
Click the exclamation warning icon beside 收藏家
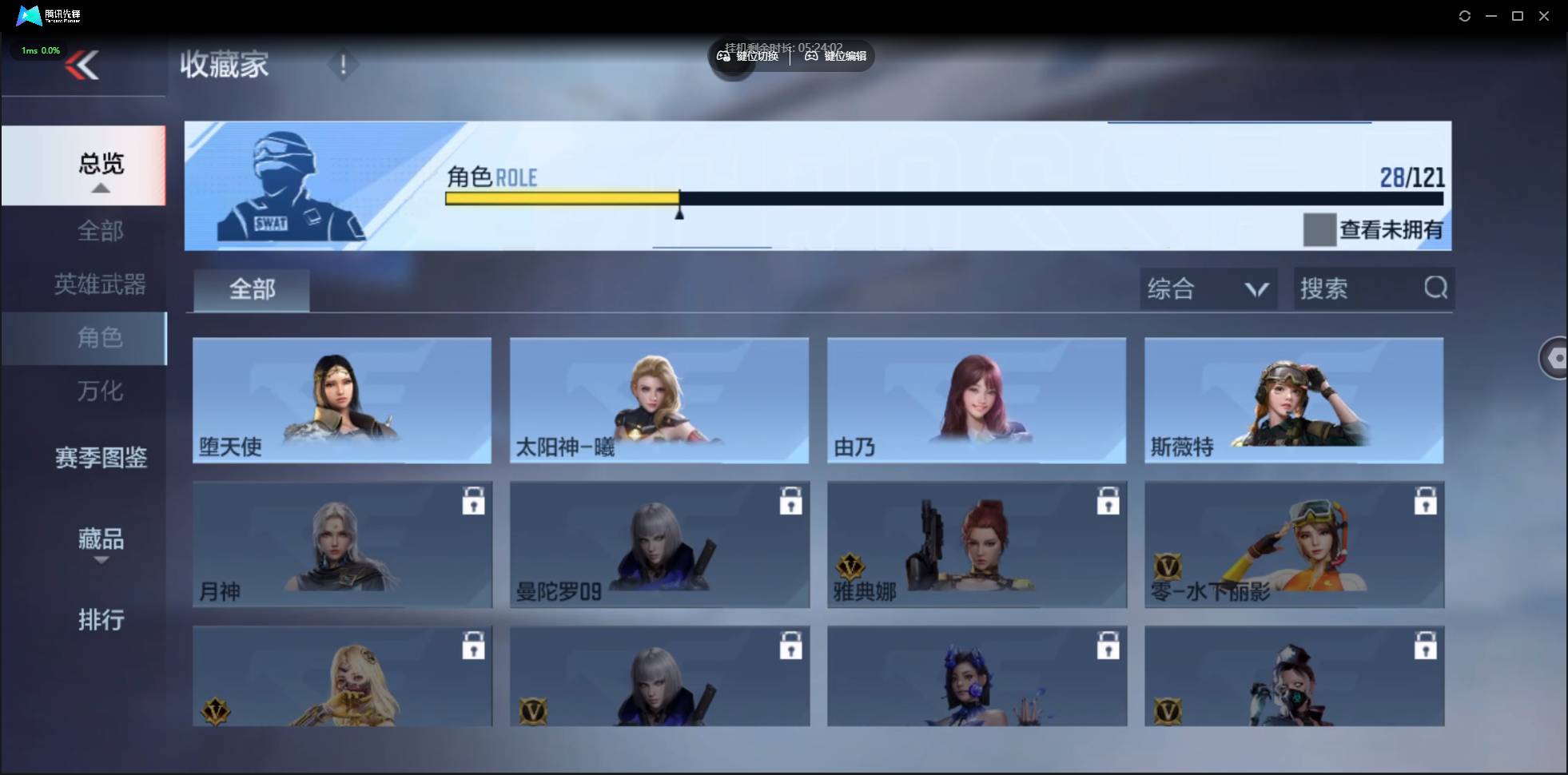click(x=344, y=64)
